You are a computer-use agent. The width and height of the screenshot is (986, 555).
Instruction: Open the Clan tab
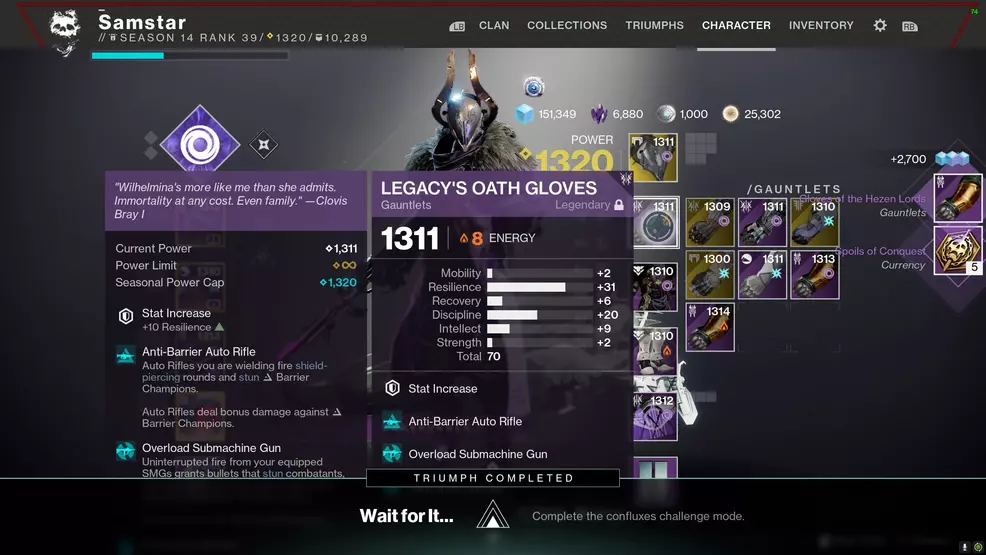pos(494,25)
